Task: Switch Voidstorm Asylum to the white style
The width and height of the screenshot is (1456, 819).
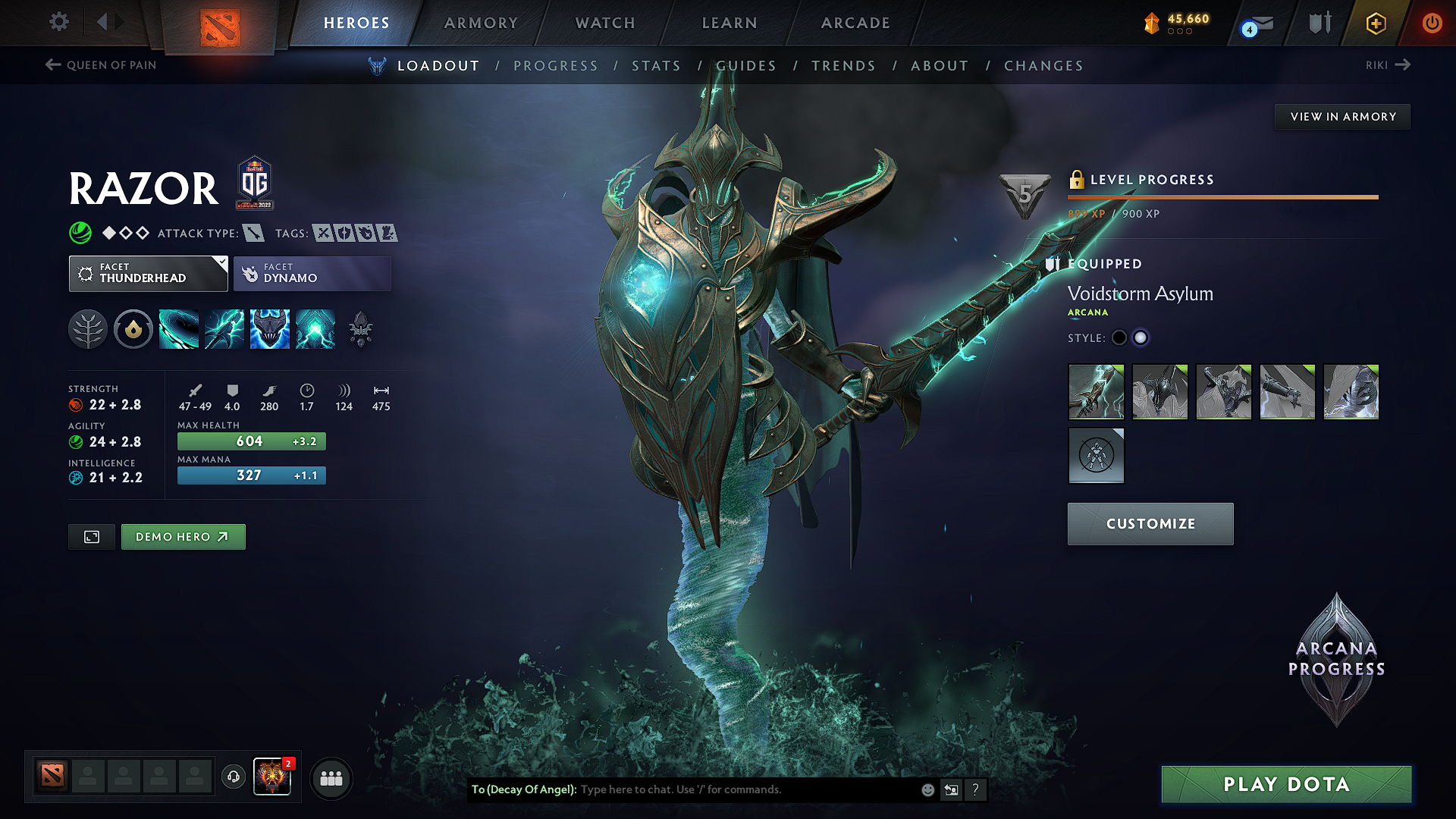Action: [1141, 337]
